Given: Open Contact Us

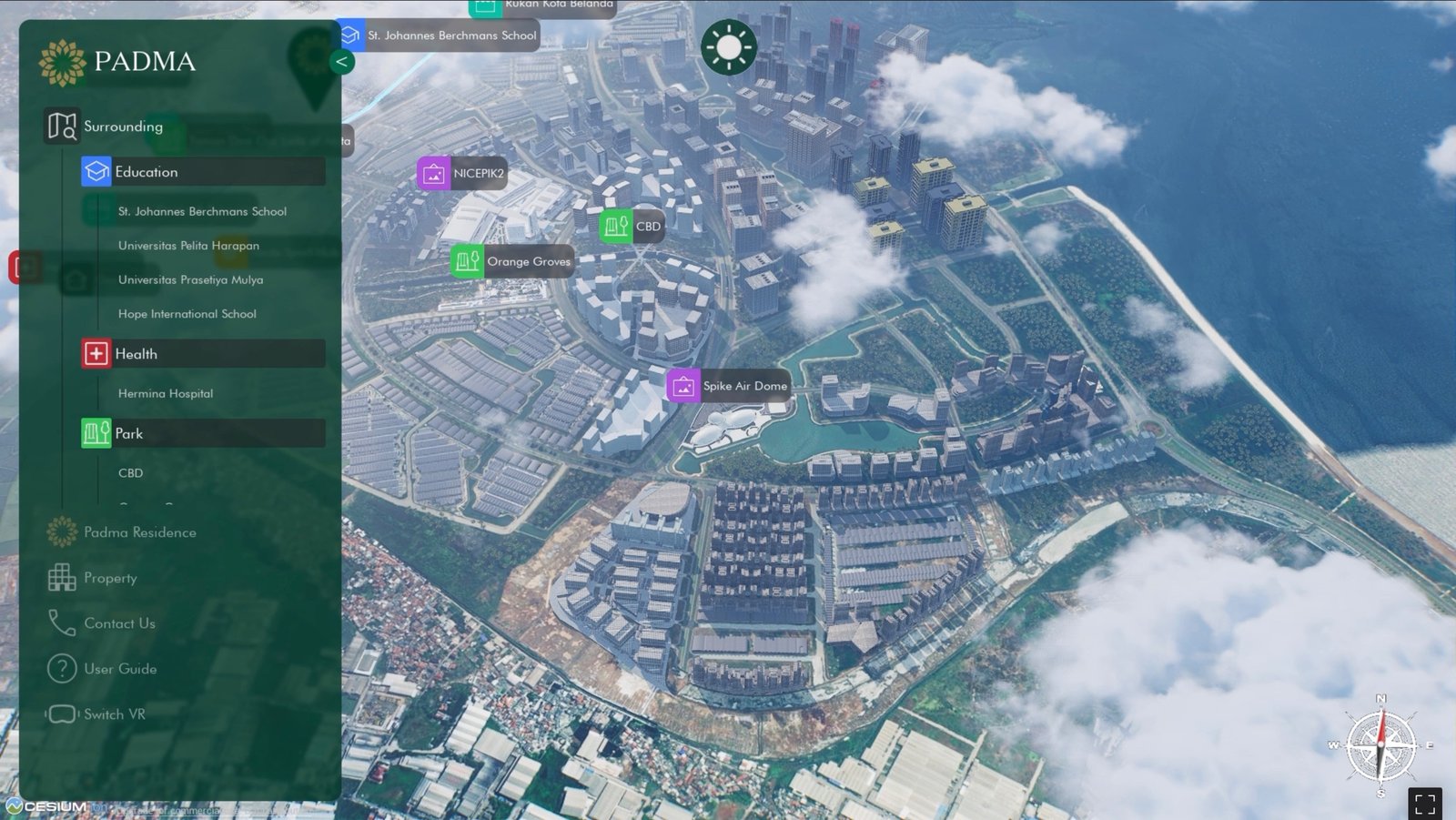Looking at the screenshot, I should [x=119, y=623].
